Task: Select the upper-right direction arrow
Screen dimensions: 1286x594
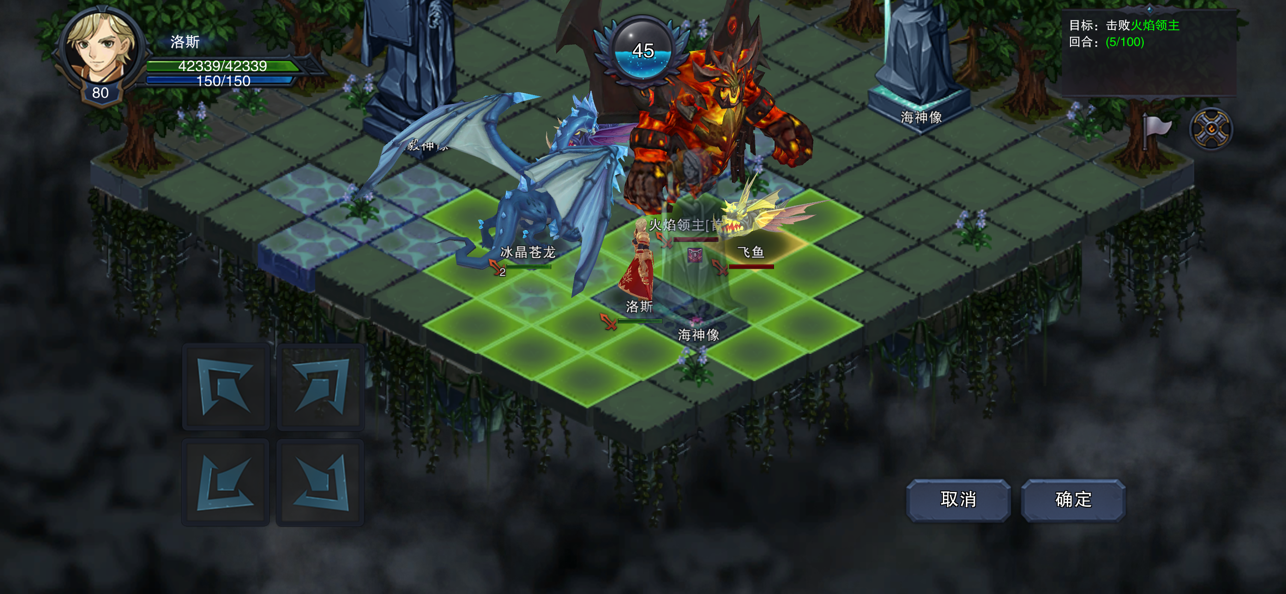Action: pos(321,387)
